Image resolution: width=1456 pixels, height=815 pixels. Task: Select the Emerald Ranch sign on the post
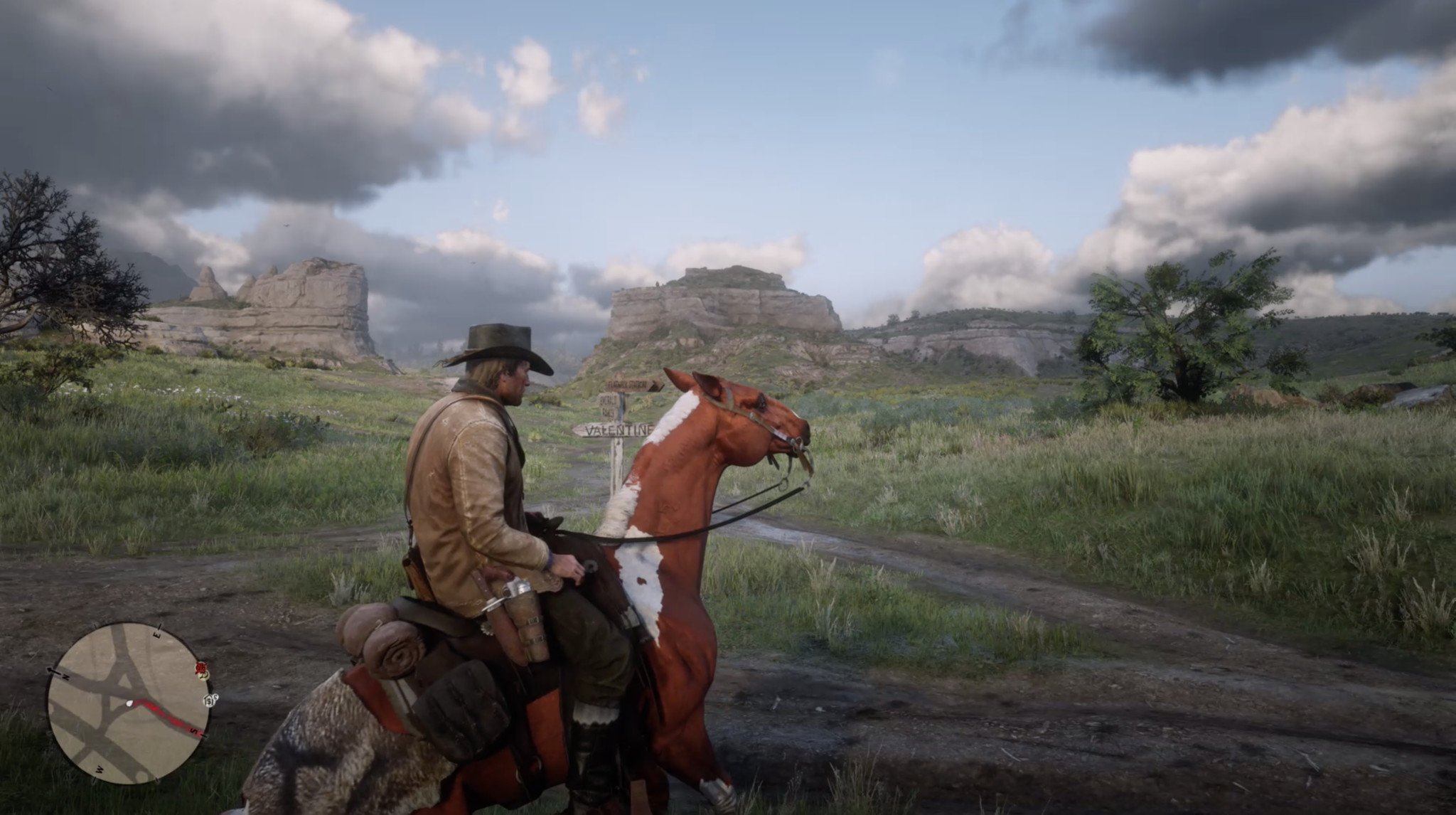tap(608, 407)
